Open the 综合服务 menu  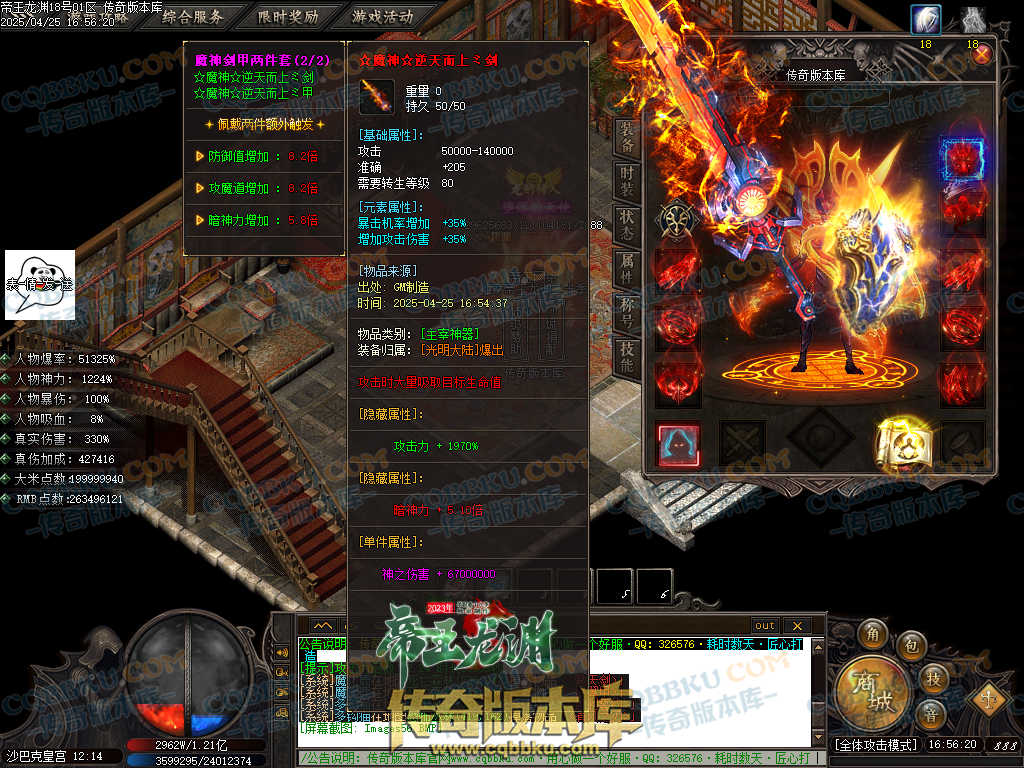pos(192,17)
